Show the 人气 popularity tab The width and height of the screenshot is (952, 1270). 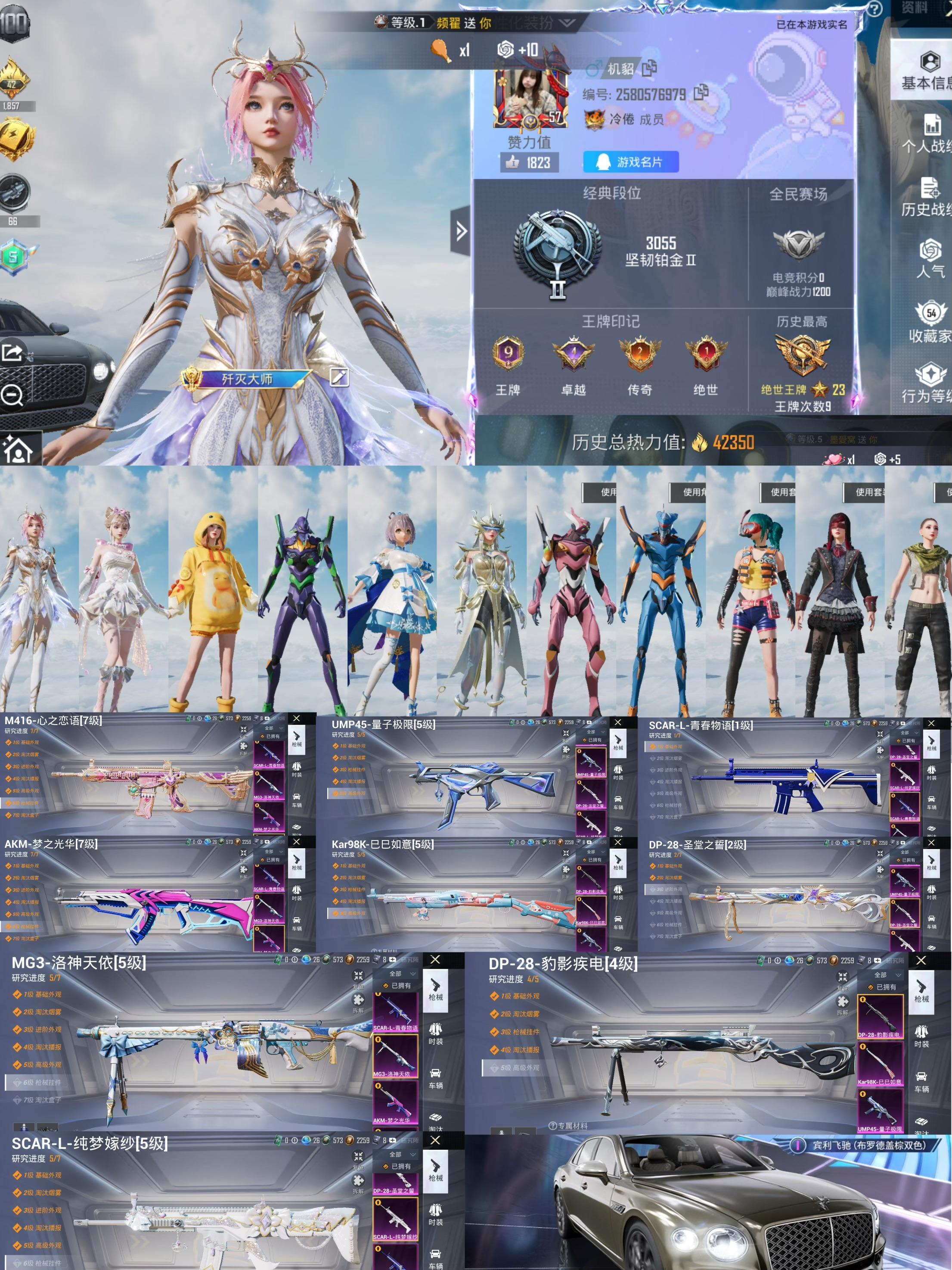(x=930, y=259)
